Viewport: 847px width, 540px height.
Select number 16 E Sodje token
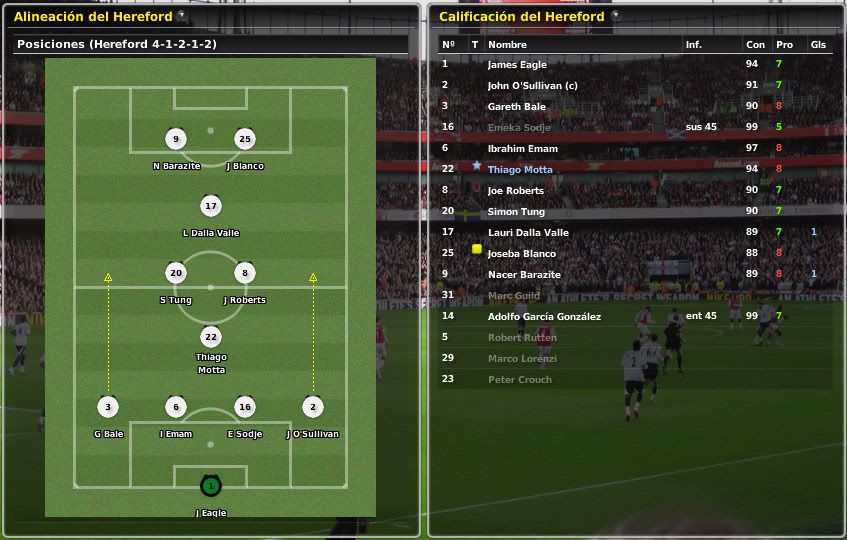(244, 407)
